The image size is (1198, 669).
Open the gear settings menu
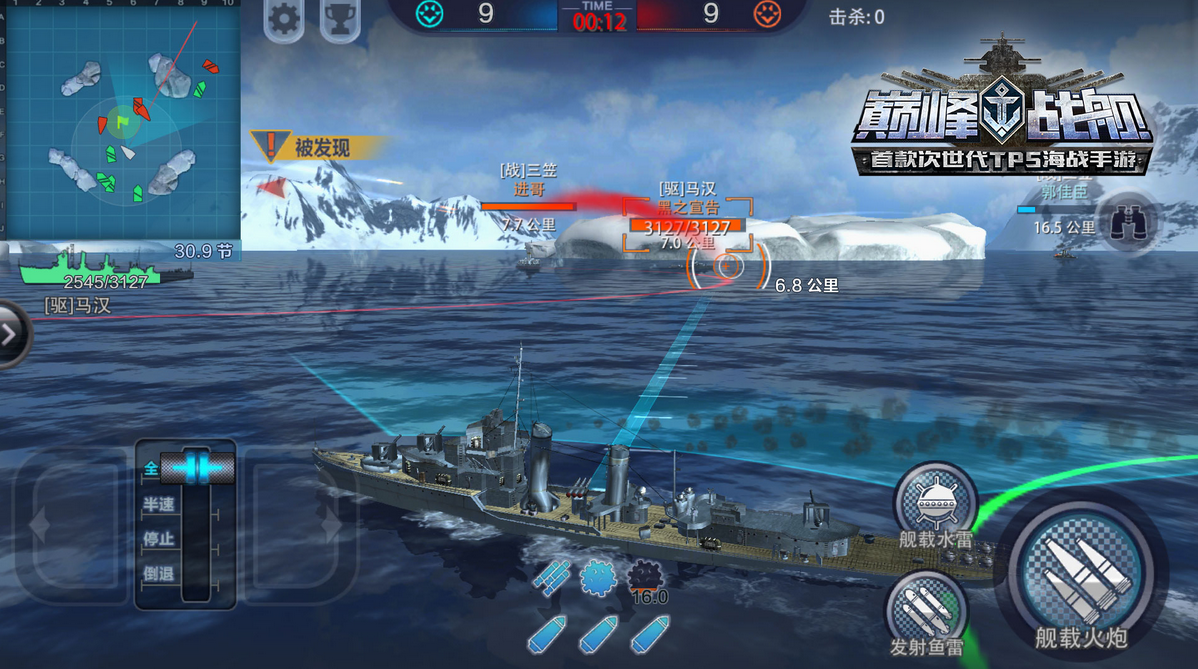(x=285, y=19)
